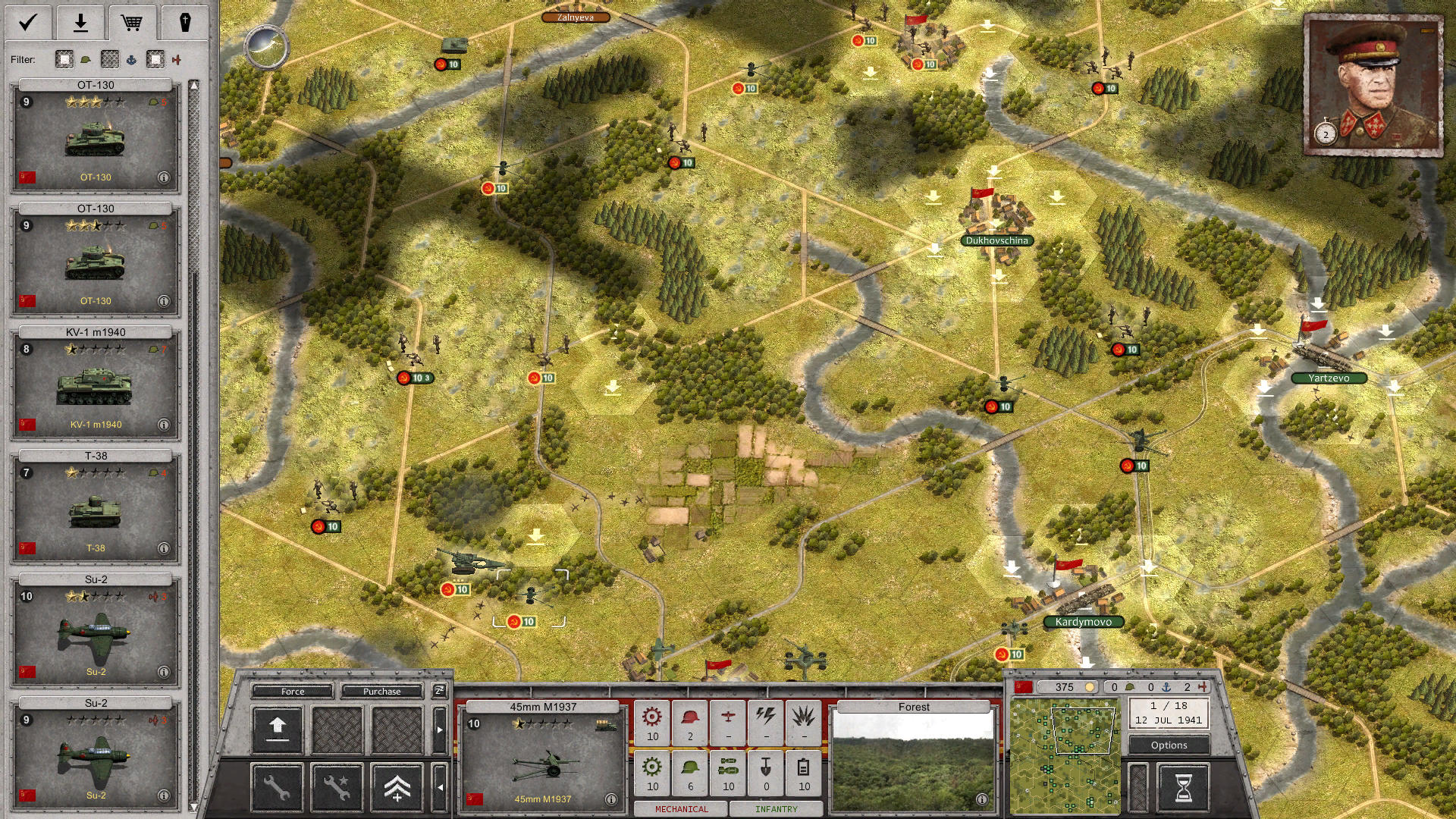This screenshot has width=1456, height=819.
Task: Click the Purchase button
Action: 383,691
